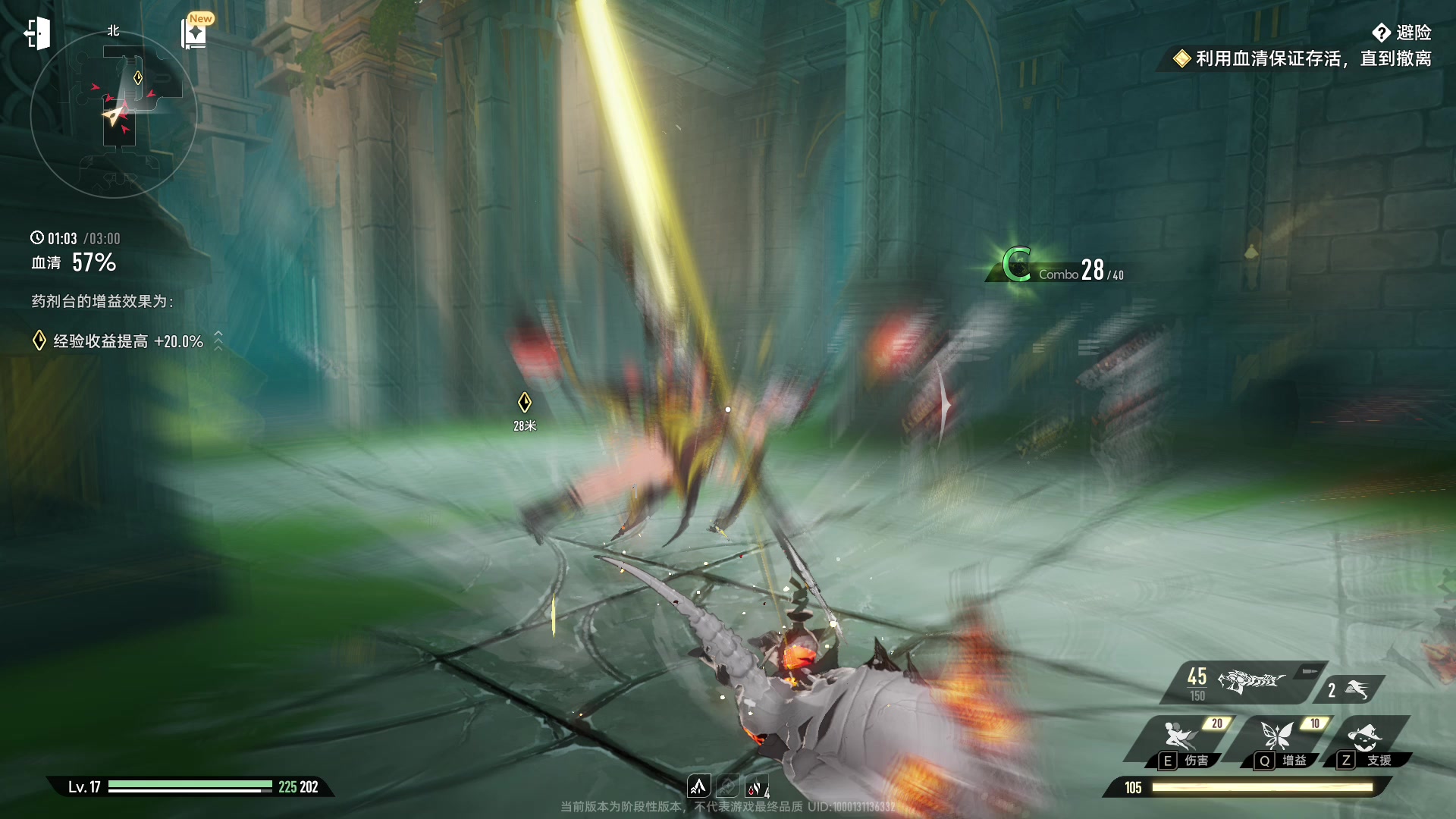The height and width of the screenshot is (819, 1456).
Task: Select the blood drop buff with 4 stacks
Action: click(x=755, y=787)
